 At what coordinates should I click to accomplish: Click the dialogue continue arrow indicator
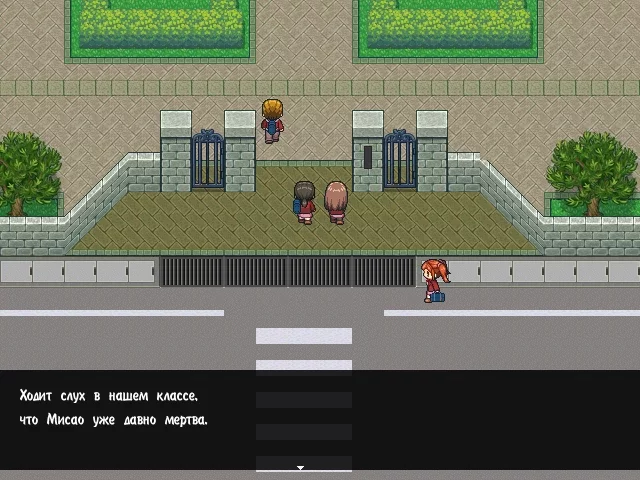(300, 466)
